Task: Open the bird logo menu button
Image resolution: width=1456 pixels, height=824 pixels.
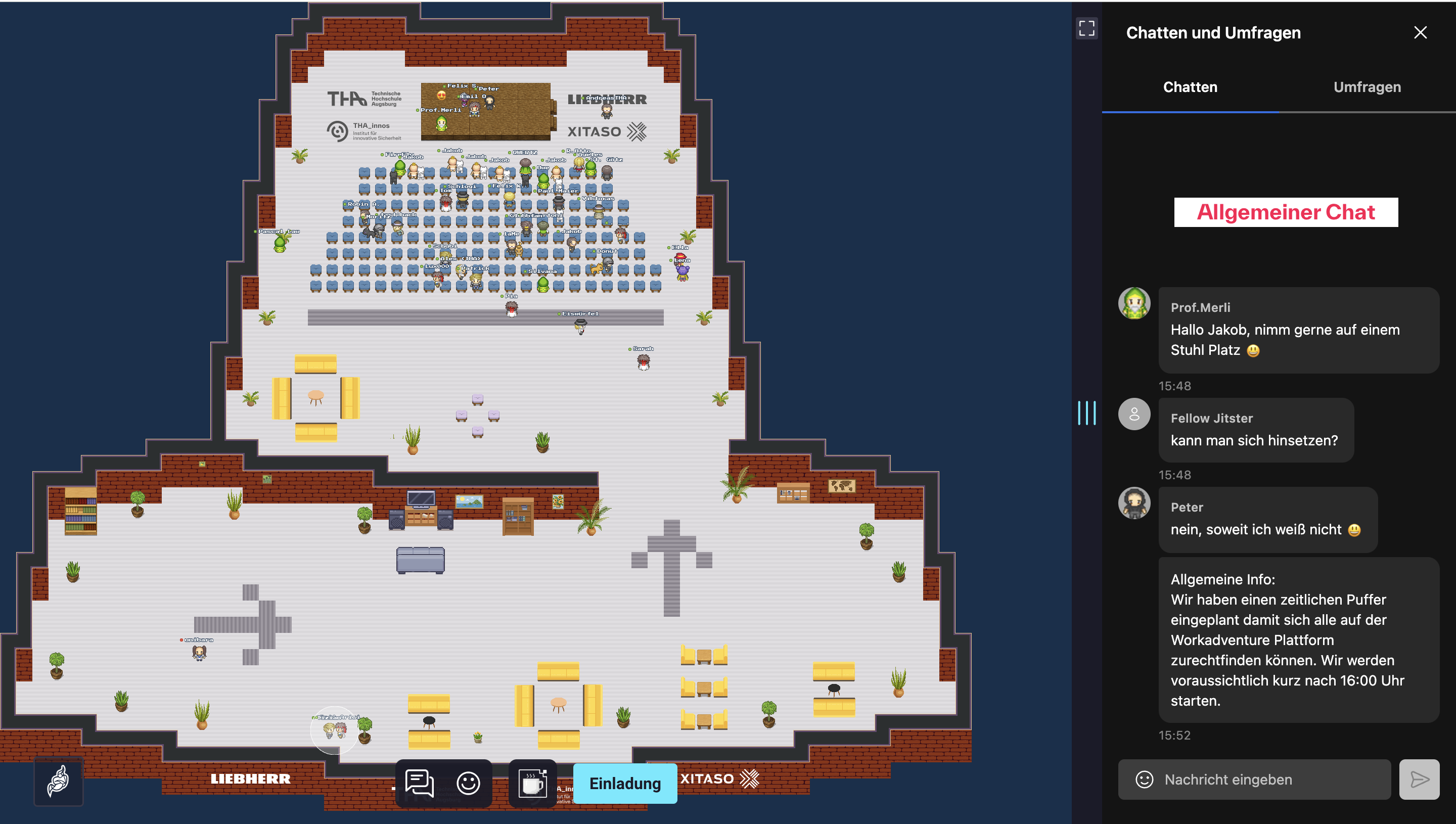Action: (58, 781)
